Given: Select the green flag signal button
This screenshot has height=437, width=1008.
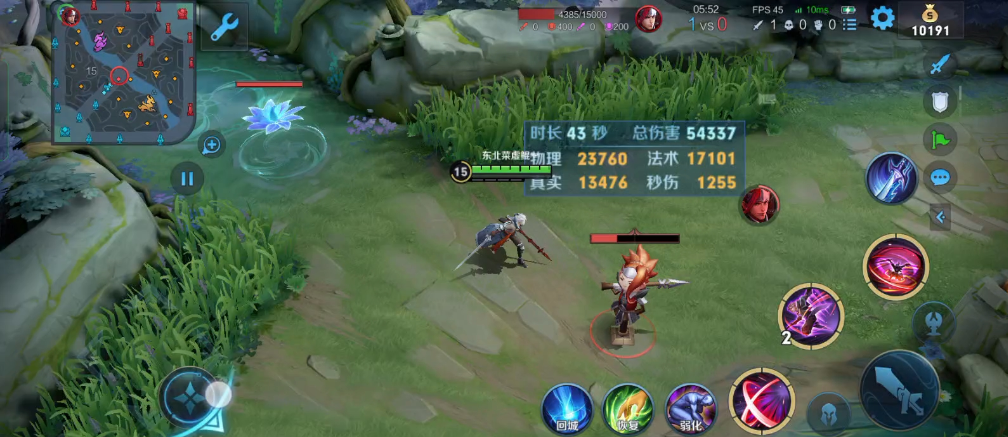Looking at the screenshot, I should 939,139.
